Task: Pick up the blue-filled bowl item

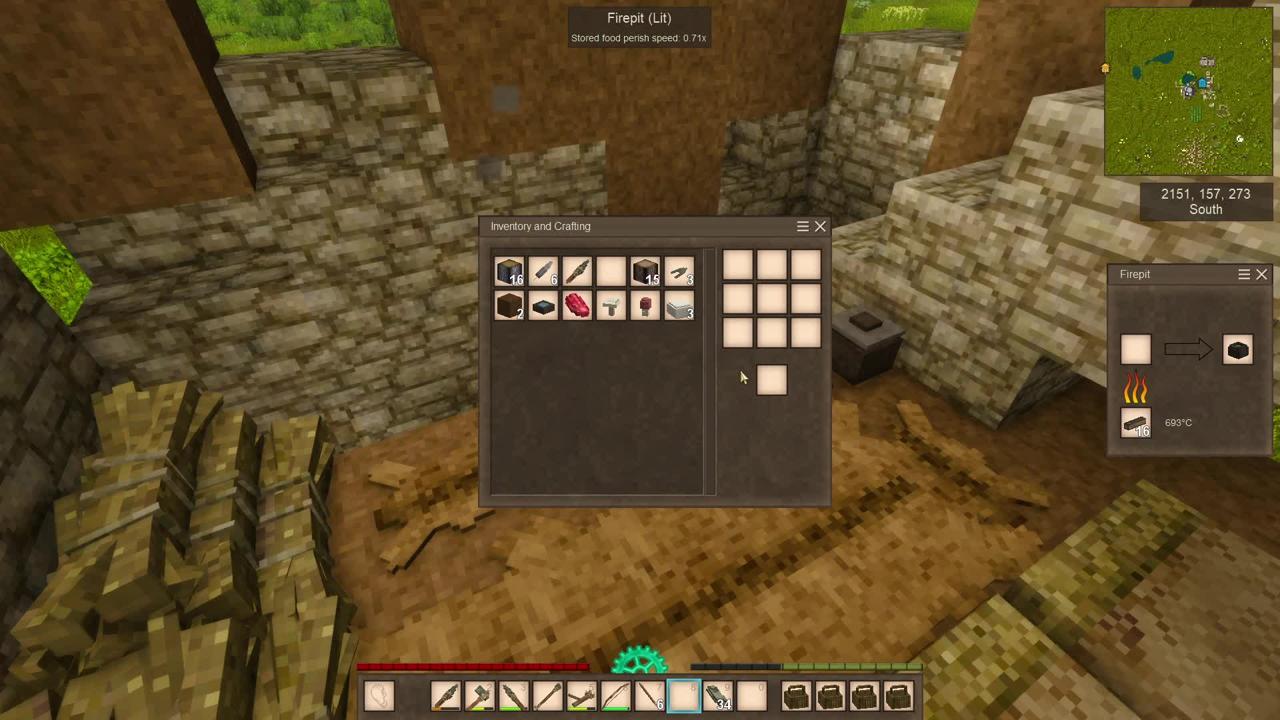Action: 543,306
